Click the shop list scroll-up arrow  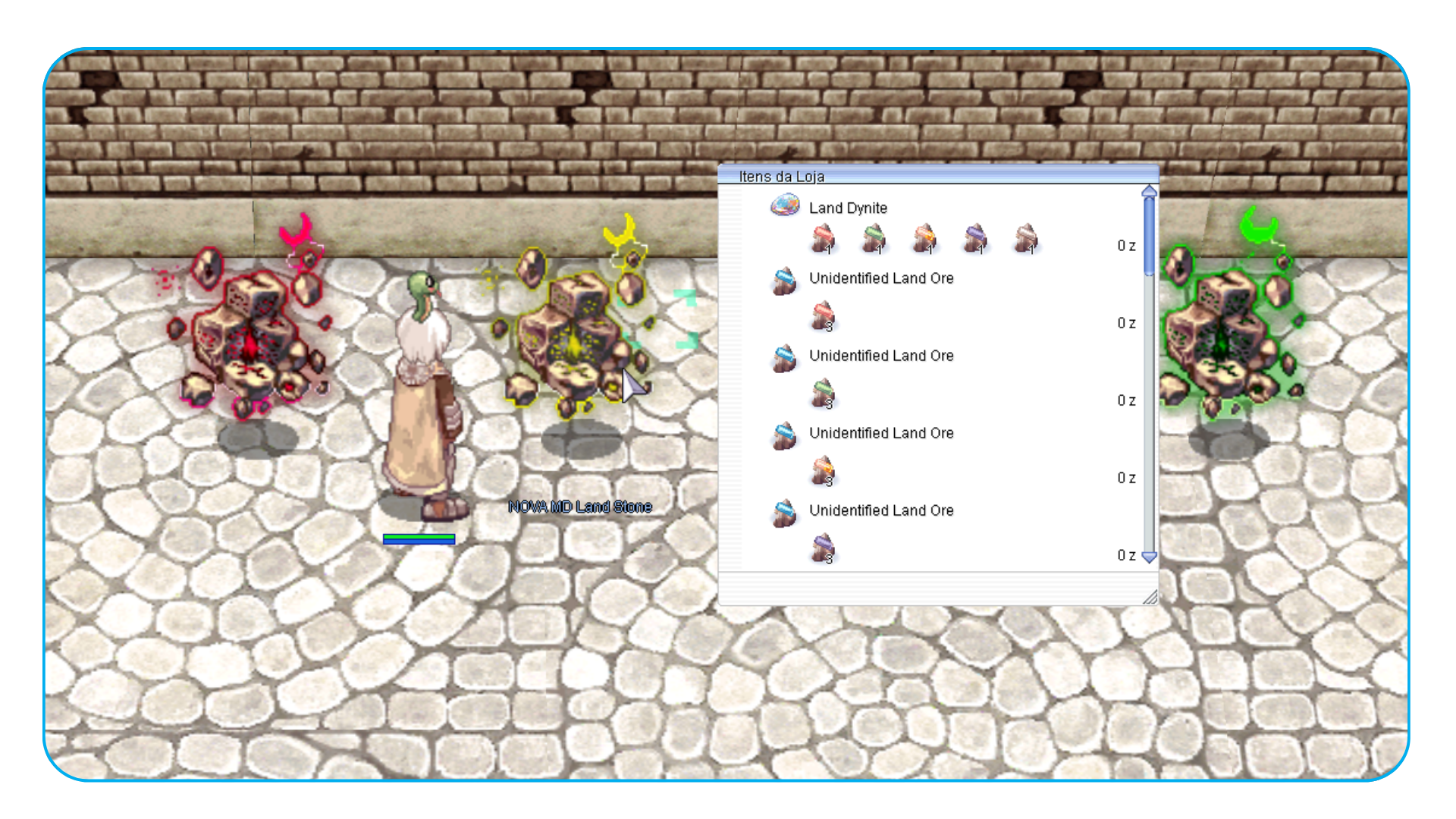click(1149, 191)
